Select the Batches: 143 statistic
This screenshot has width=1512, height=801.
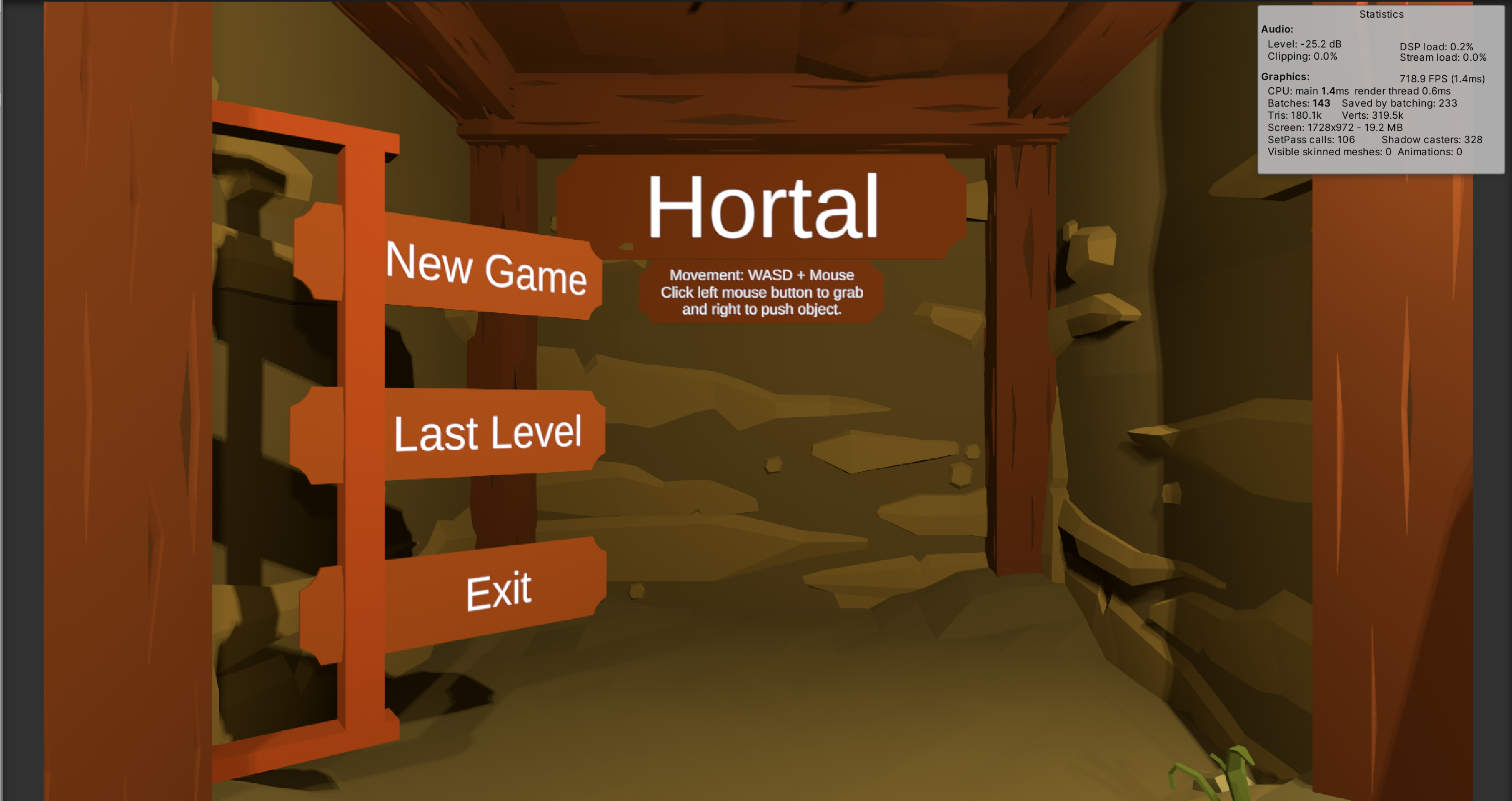[1300, 103]
